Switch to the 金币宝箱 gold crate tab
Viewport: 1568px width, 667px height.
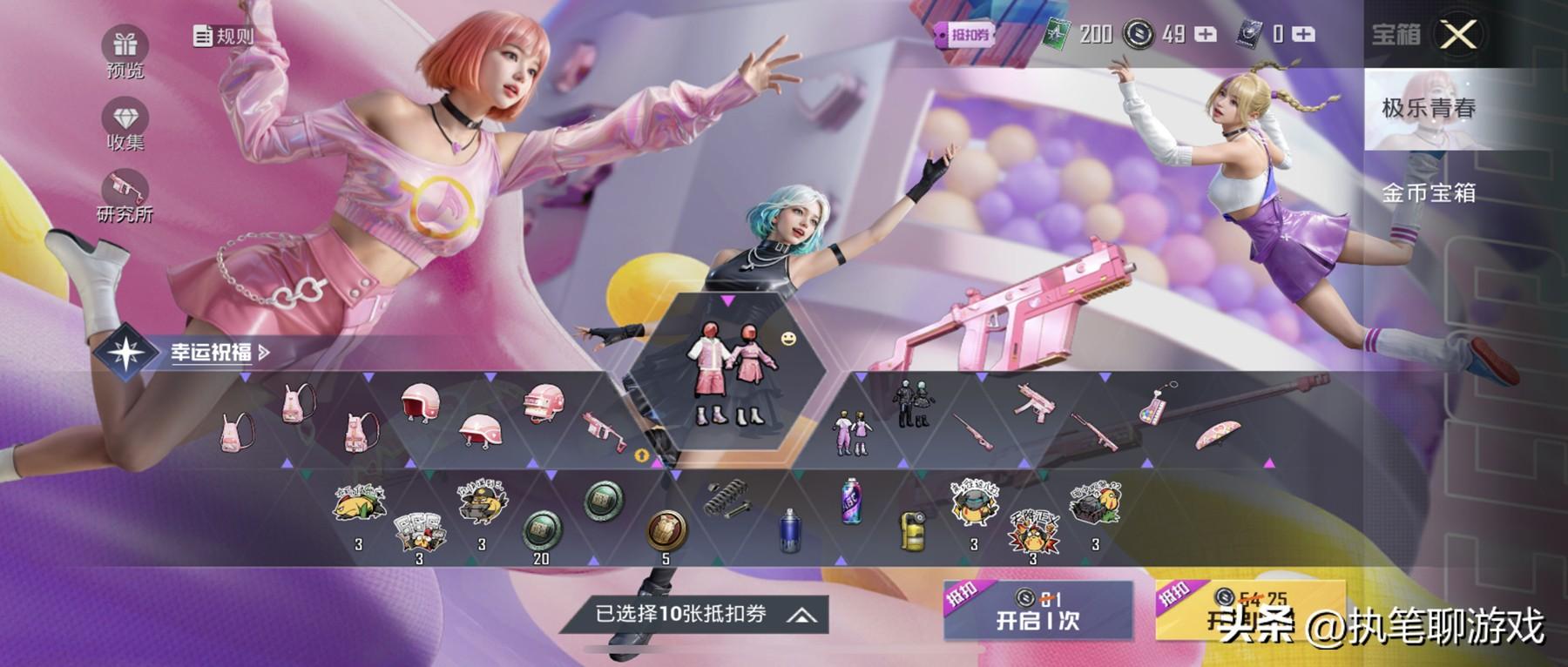1429,192
